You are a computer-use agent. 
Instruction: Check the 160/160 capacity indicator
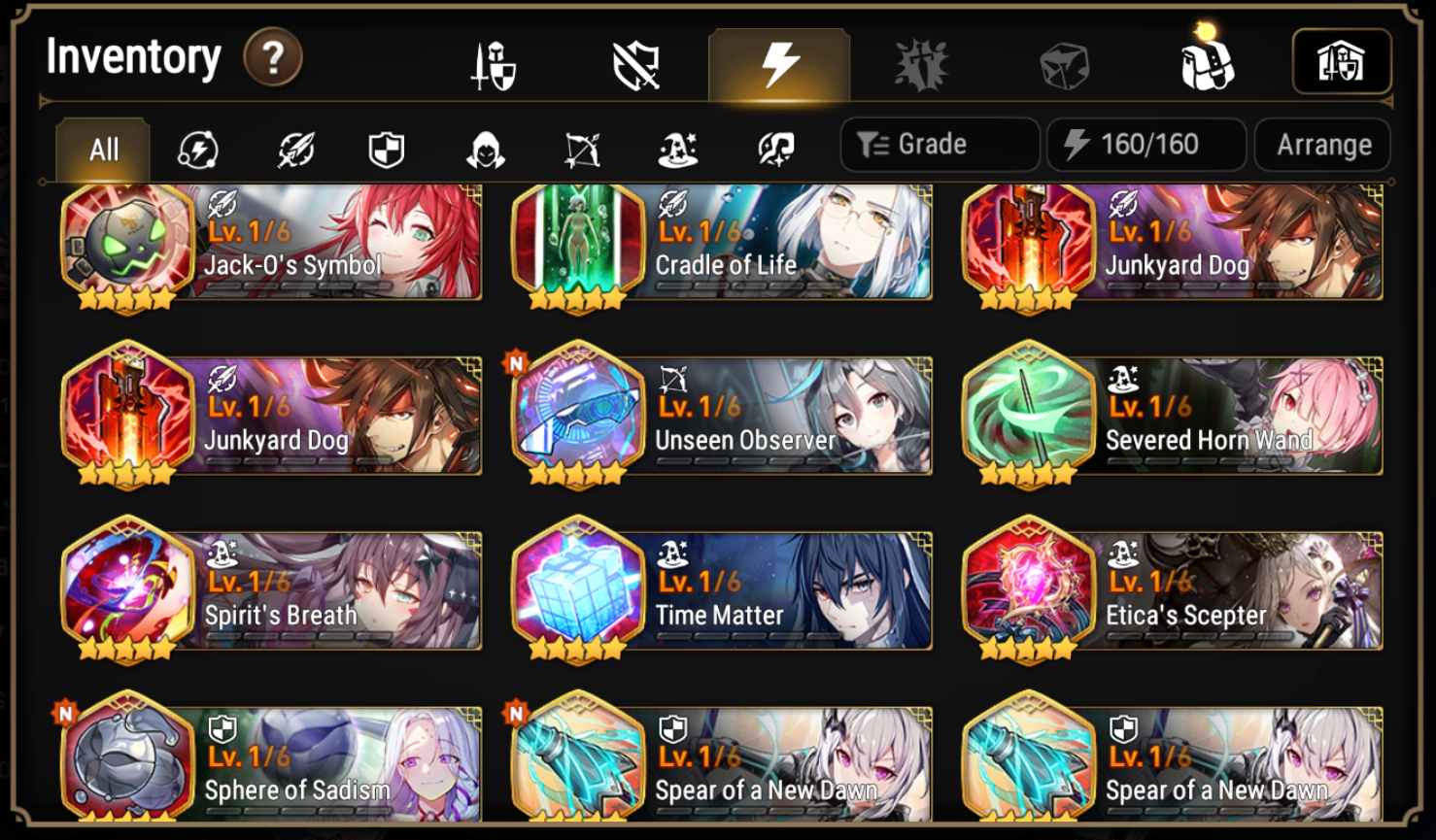pos(1146,144)
